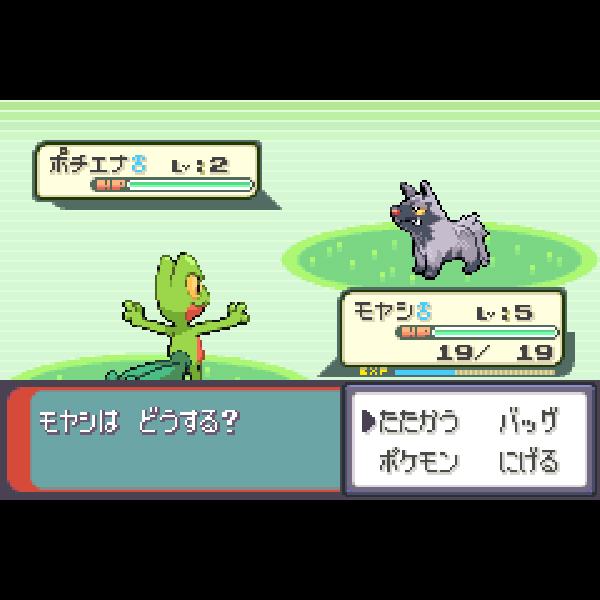
Task: Select たたかう (Fight) command
Action: [419, 422]
